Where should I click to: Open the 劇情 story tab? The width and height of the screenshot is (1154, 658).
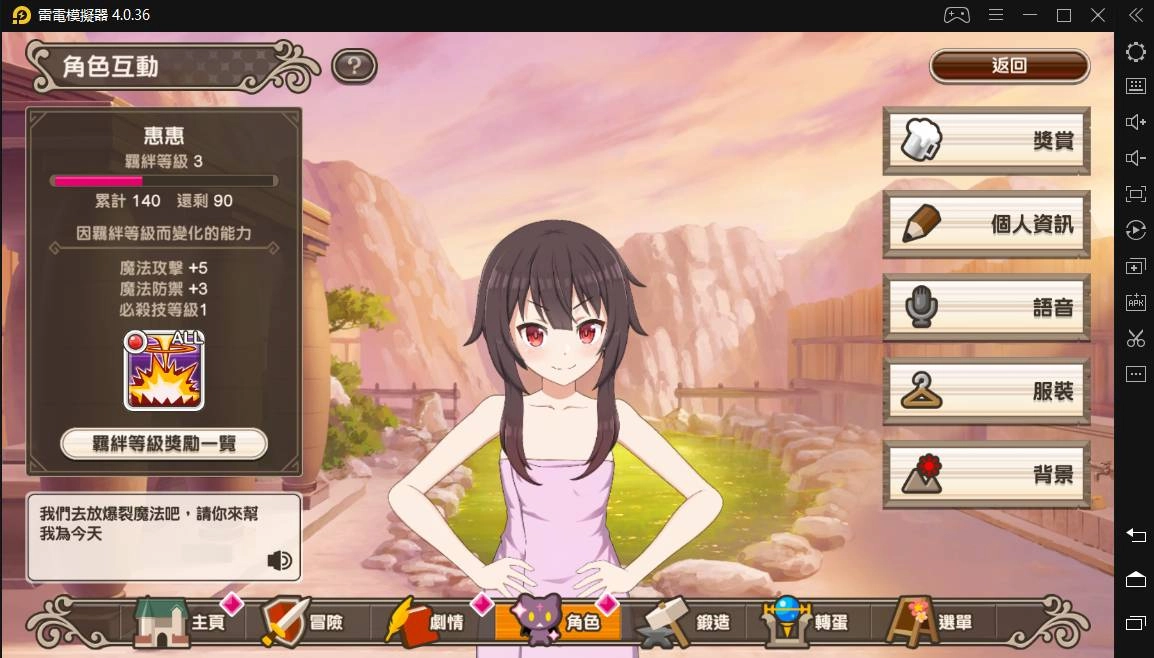(x=428, y=621)
